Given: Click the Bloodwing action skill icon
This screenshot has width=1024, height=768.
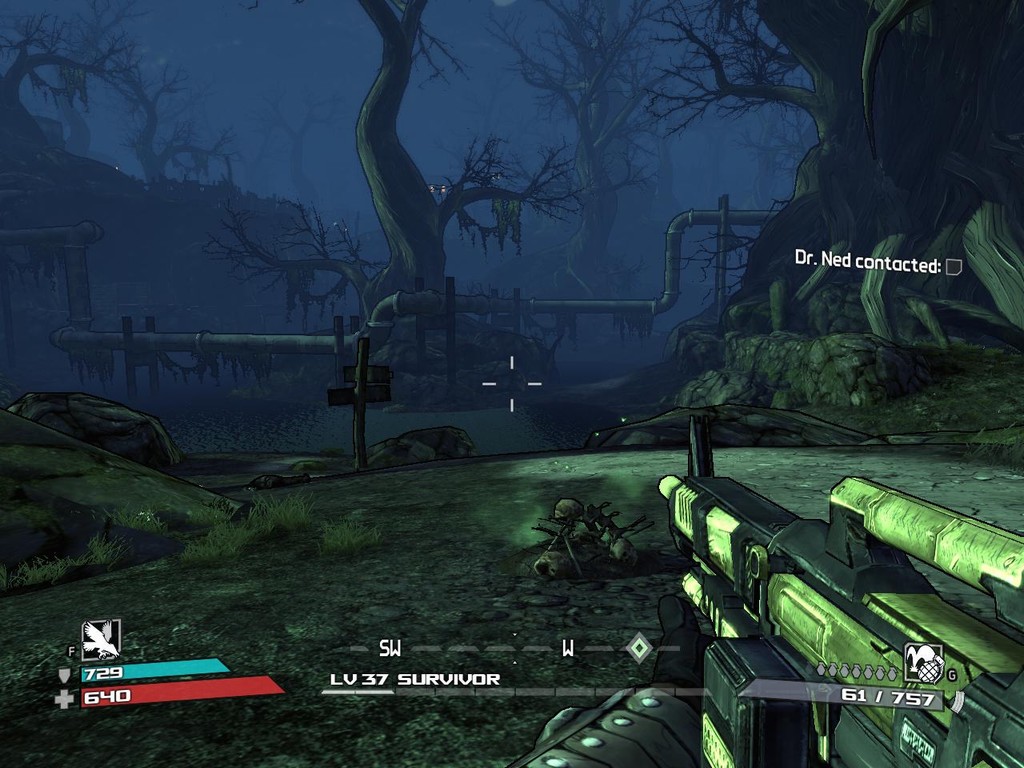Looking at the screenshot, I should click(101, 640).
